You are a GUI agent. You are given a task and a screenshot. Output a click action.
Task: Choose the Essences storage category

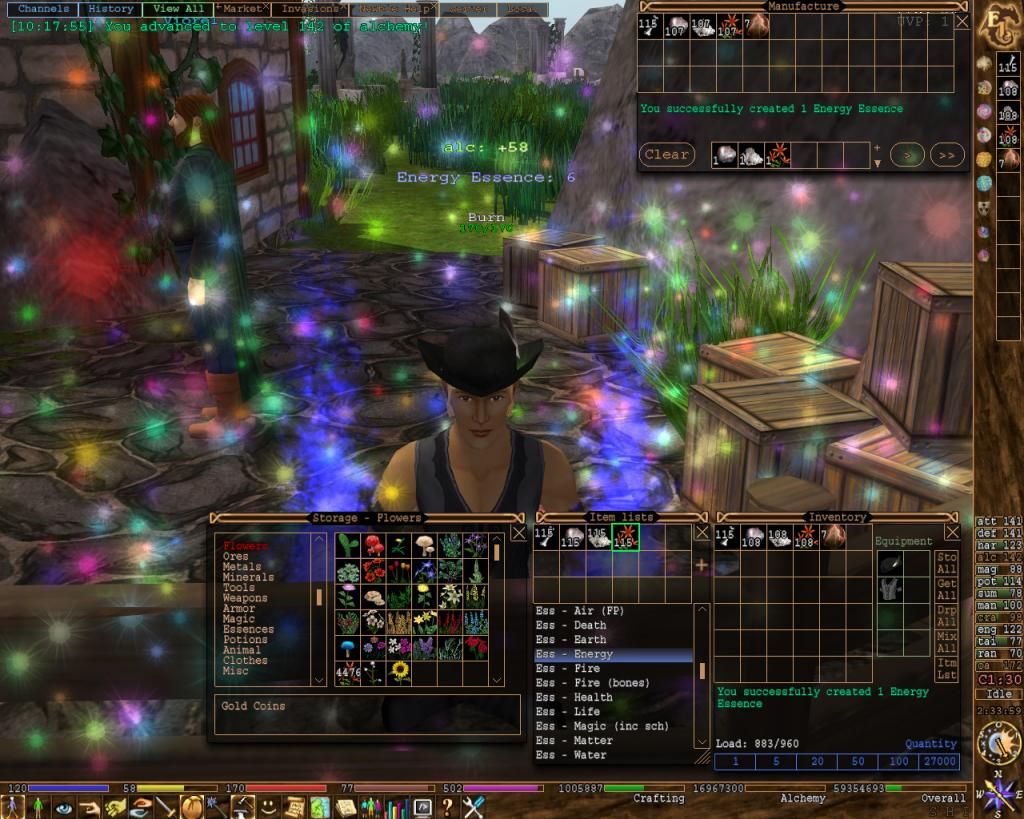[248, 630]
